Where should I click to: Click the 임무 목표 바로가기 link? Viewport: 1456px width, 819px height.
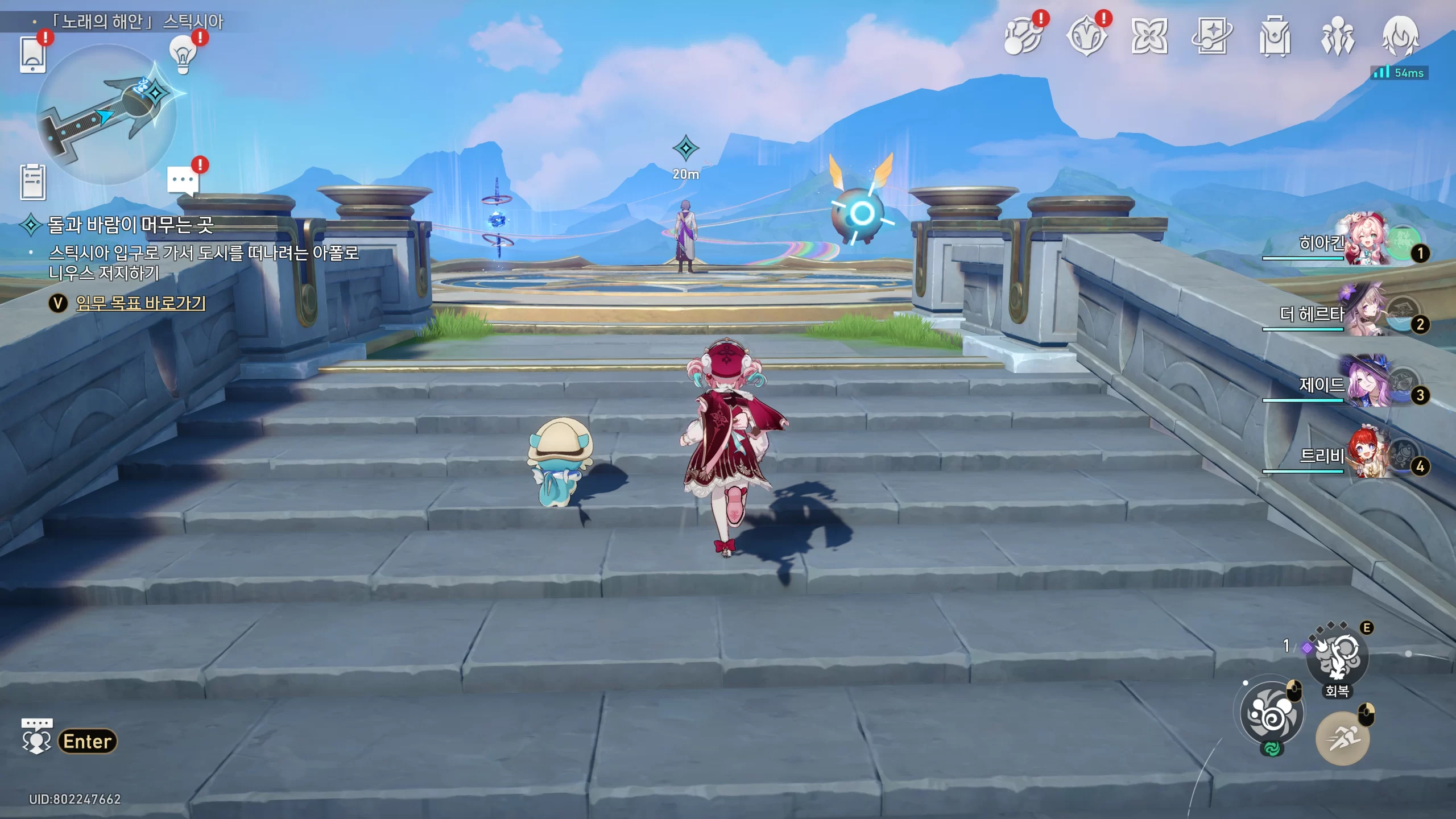(x=140, y=303)
